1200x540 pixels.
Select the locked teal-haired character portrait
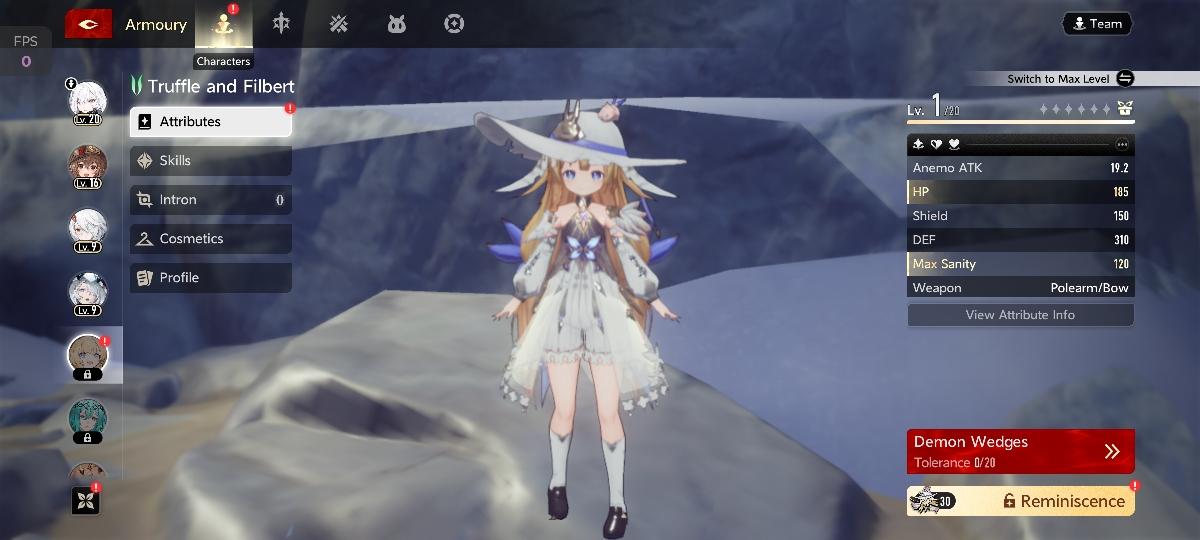(x=87, y=420)
